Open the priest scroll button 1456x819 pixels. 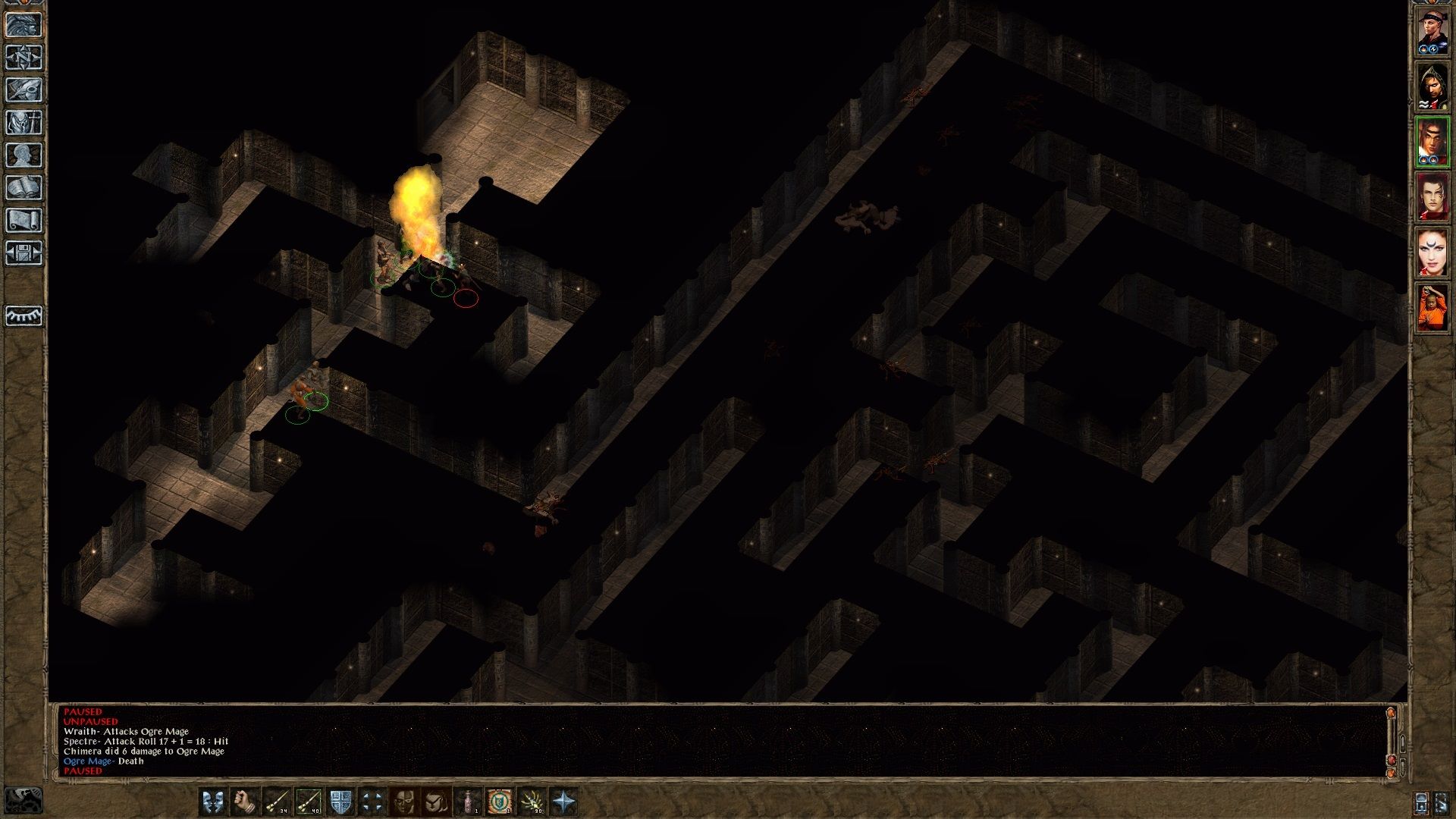click(x=24, y=221)
